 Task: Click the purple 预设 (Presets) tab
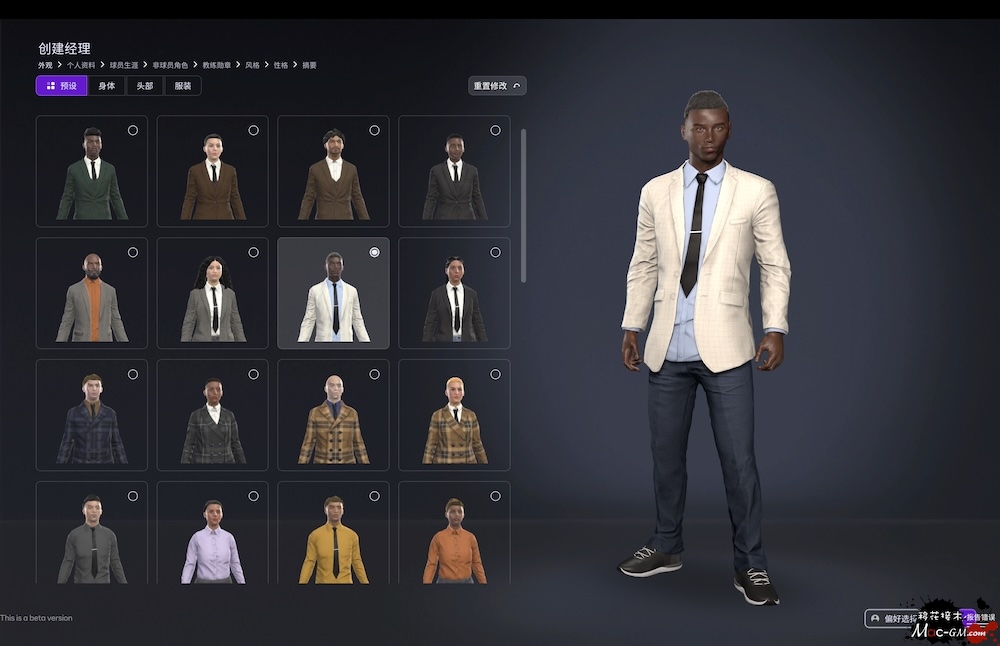(62, 86)
